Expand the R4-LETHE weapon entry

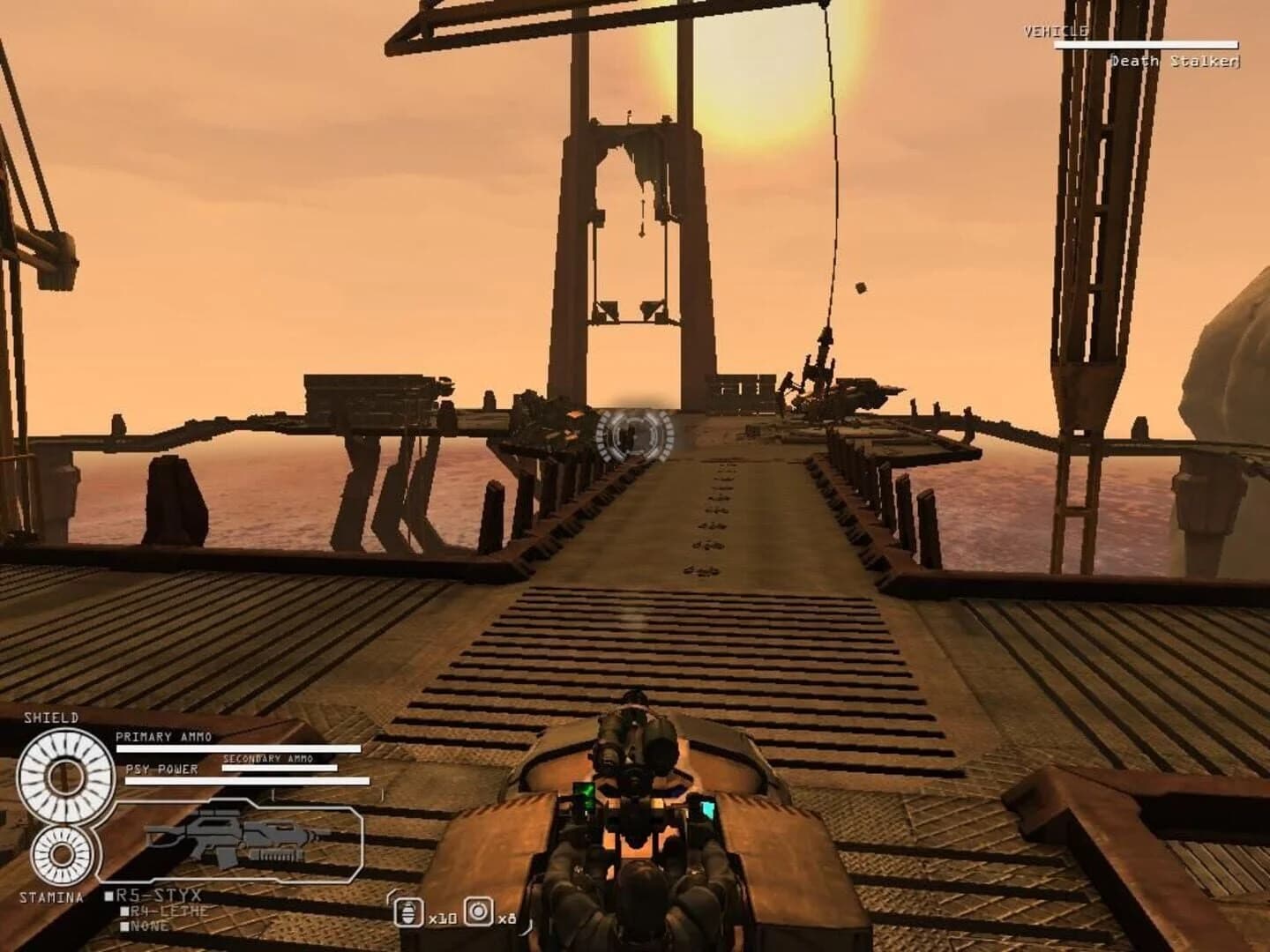pos(168,911)
